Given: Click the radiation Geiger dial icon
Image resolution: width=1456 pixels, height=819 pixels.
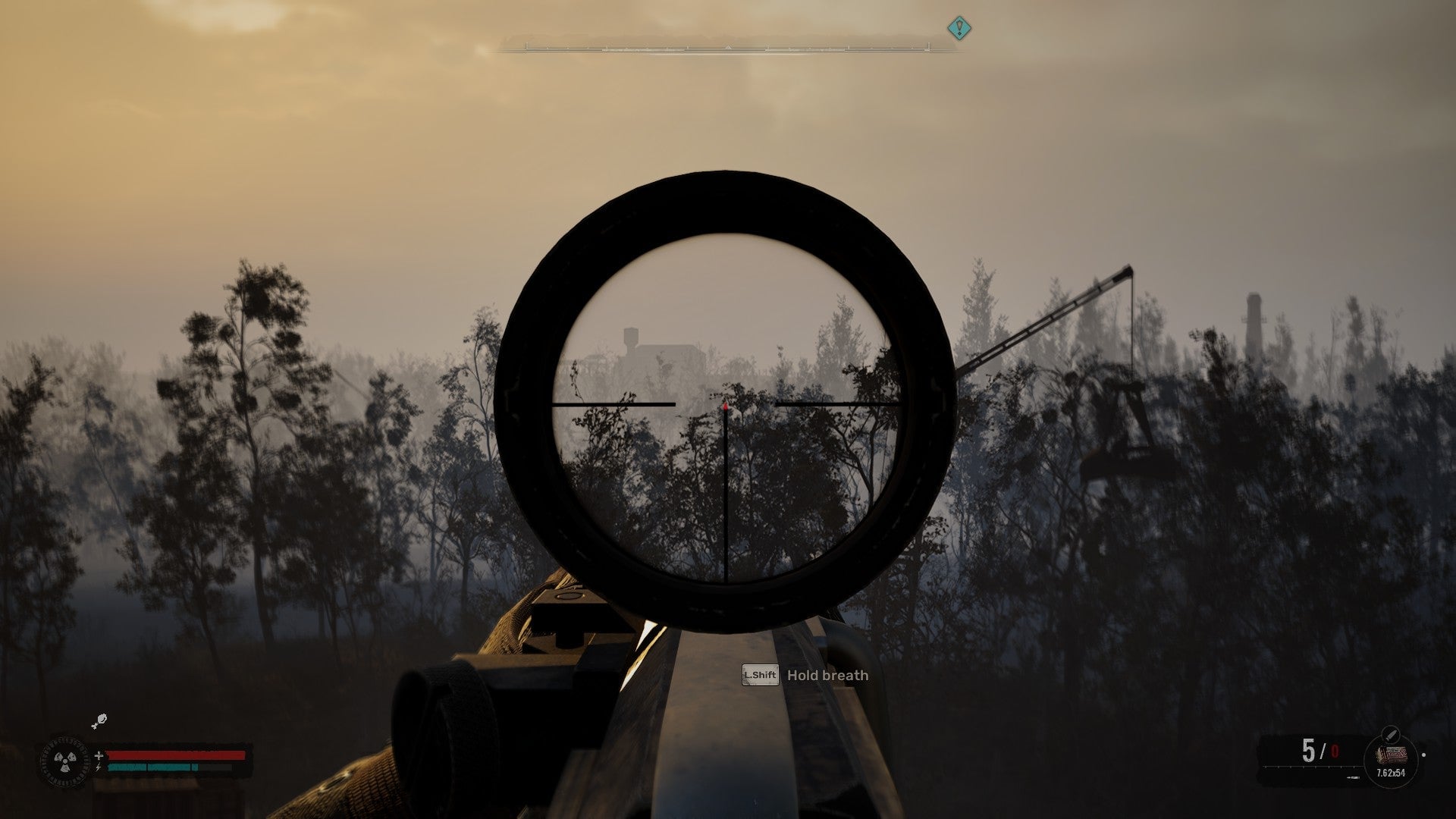Looking at the screenshot, I should [x=66, y=760].
